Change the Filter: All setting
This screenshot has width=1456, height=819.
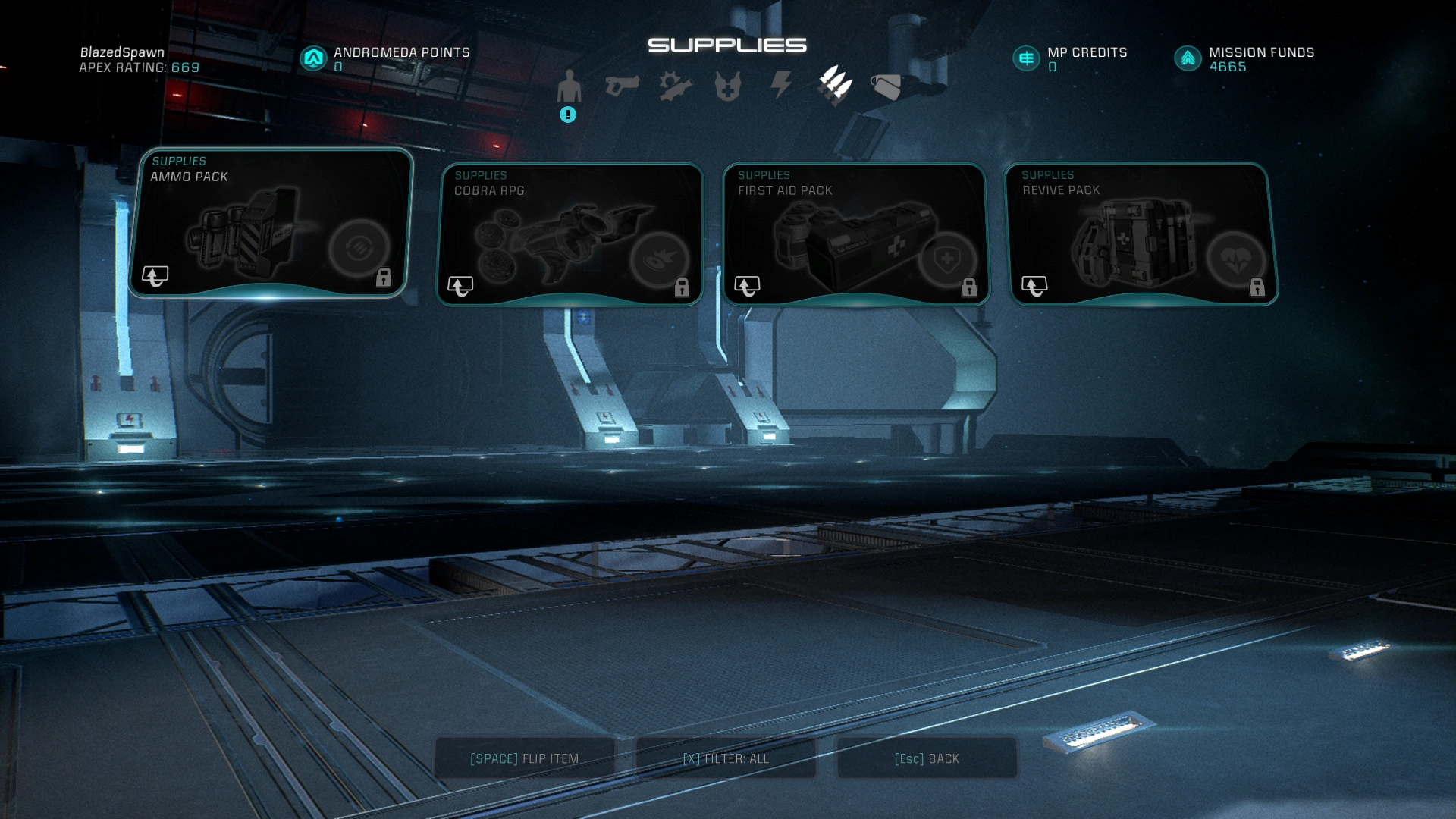726,758
